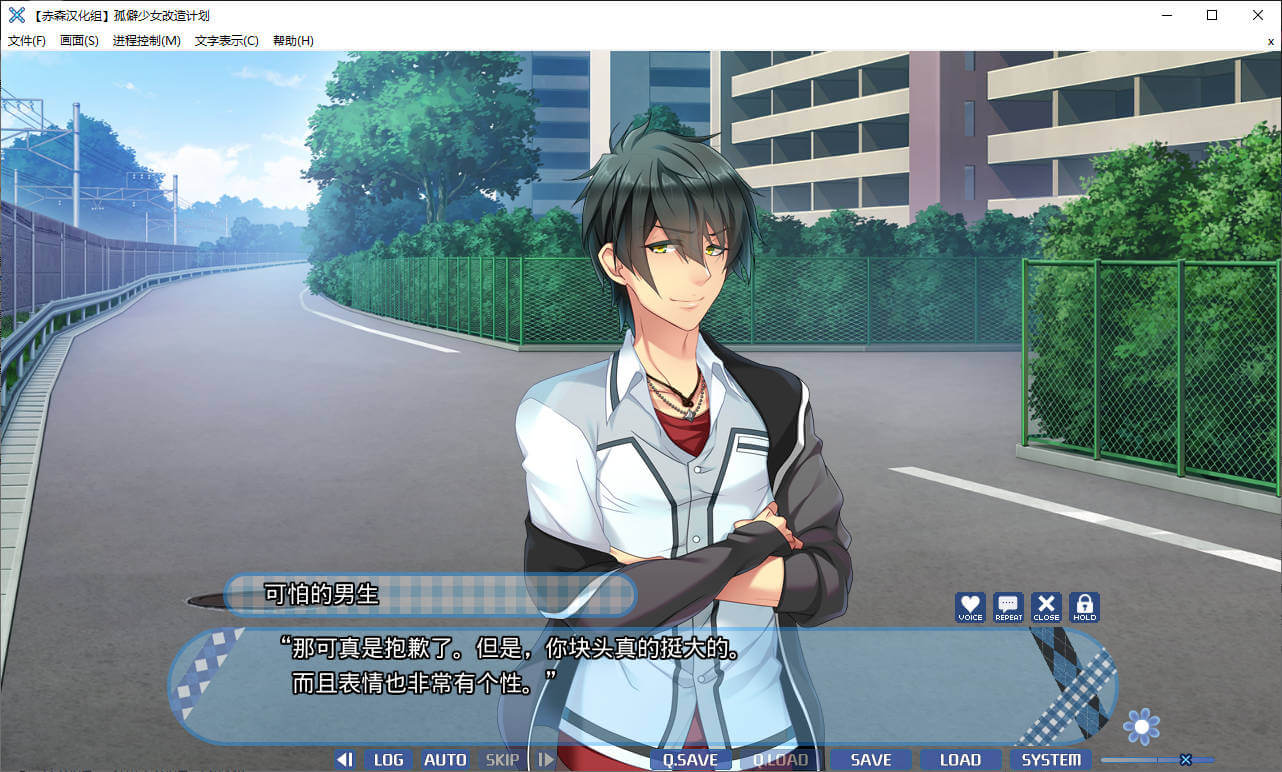Toggle the HOLD lock icon
This screenshot has height=772, width=1282.
coord(1084,606)
